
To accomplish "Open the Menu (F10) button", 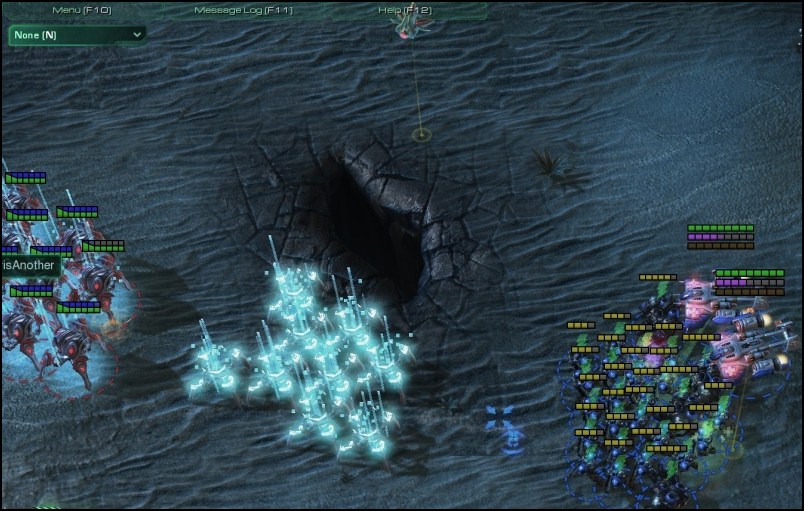I will (x=81, y=10).
